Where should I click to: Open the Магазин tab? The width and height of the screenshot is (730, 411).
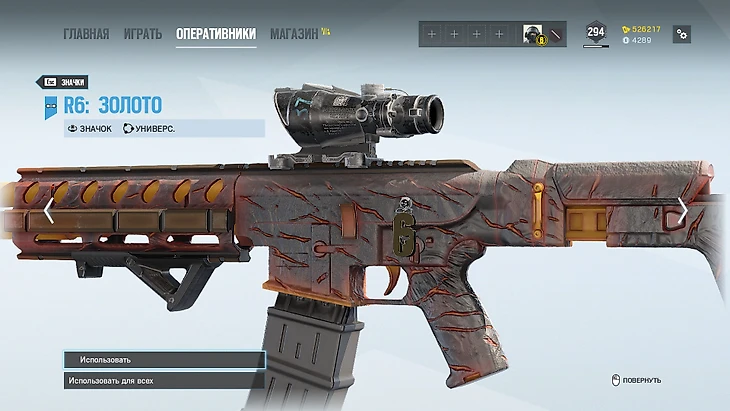294,34
